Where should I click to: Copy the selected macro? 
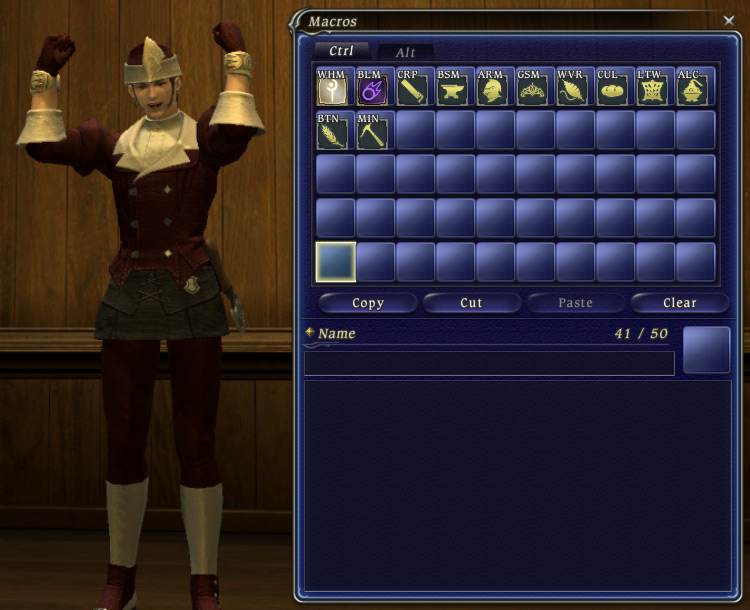click(x=368, y=303)
